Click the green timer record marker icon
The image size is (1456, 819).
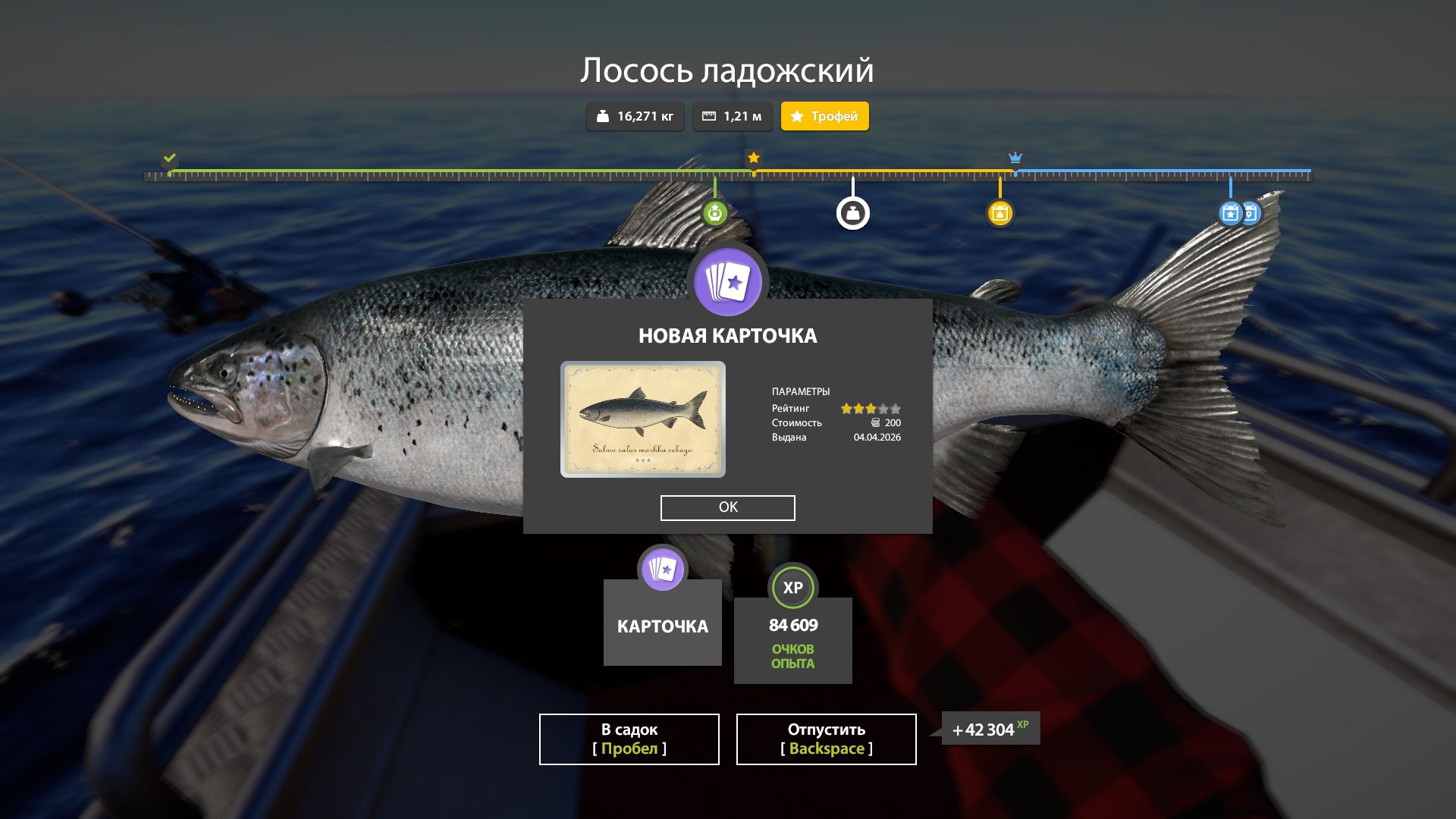point(714,213)
